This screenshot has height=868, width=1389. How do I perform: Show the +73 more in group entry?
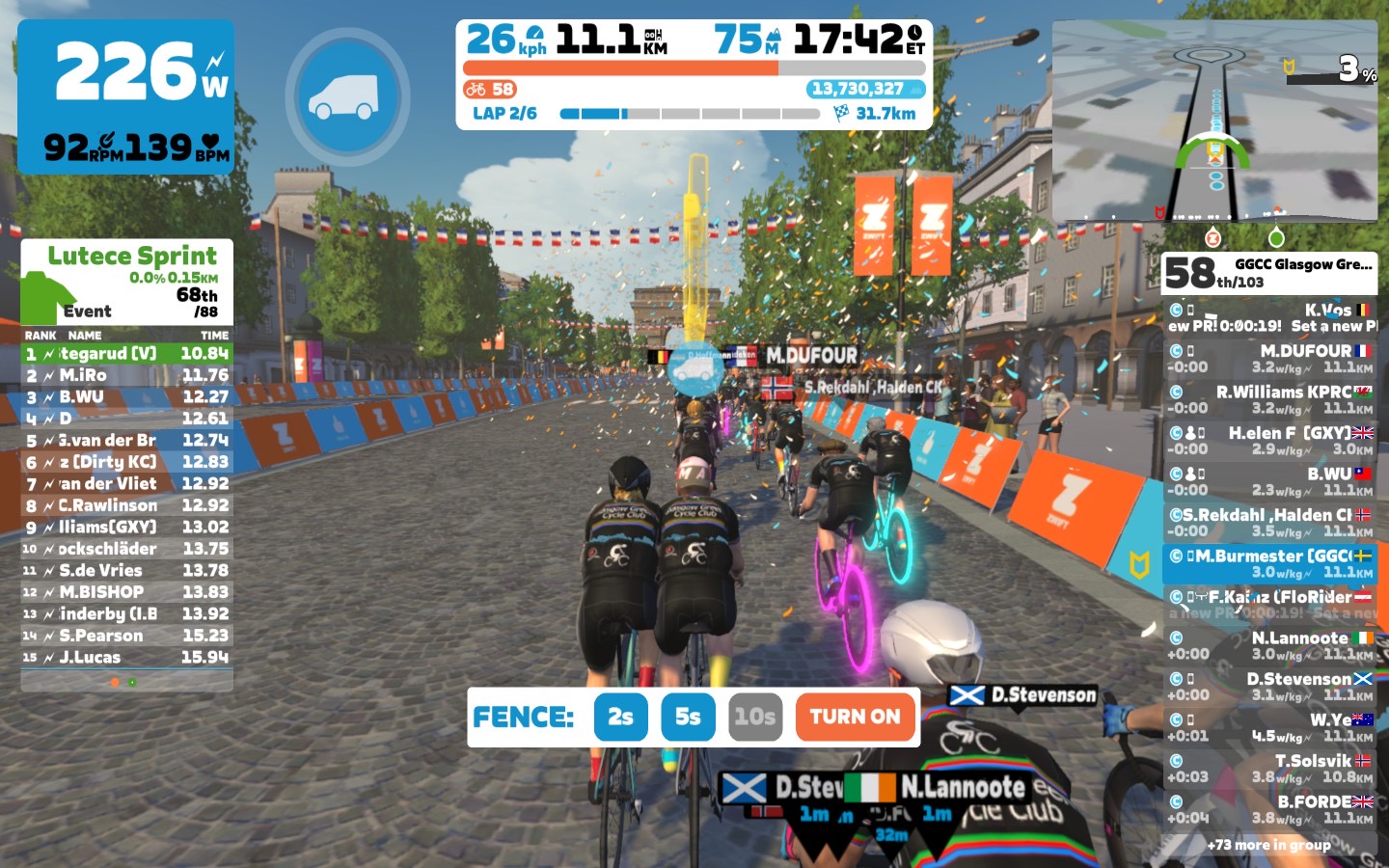point(1268,845)
